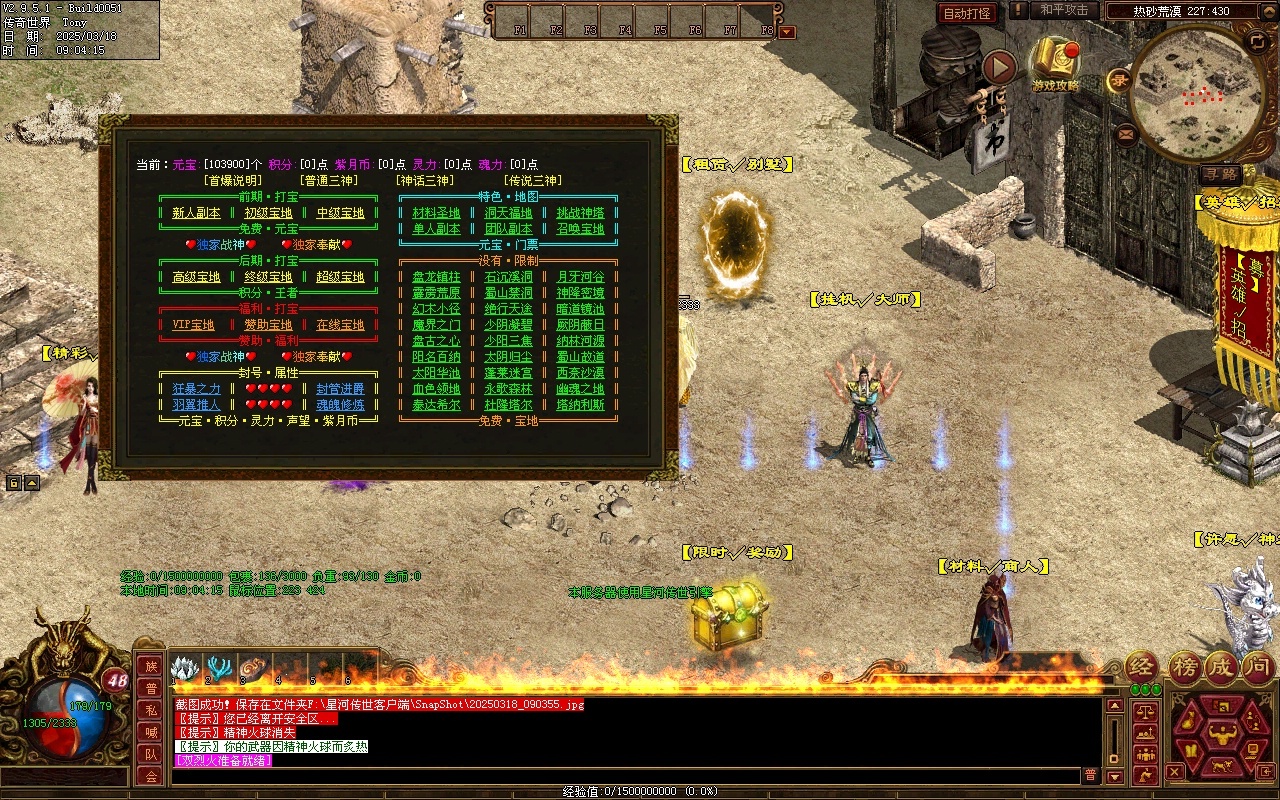Click the 寻路 pathfinding button
Viewport: 1280px width, 800px height.
coord(1220,174)
